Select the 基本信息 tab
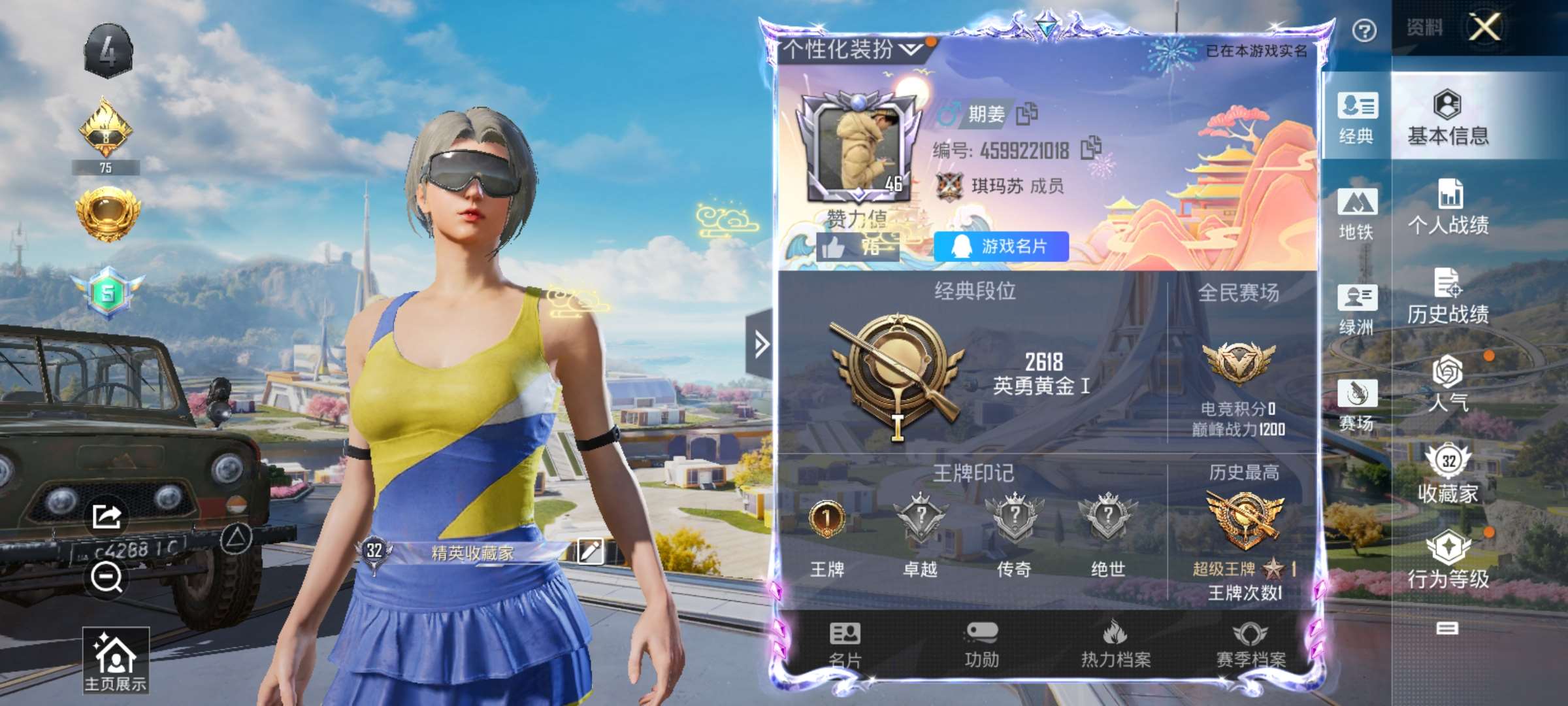 [1448, 118]
